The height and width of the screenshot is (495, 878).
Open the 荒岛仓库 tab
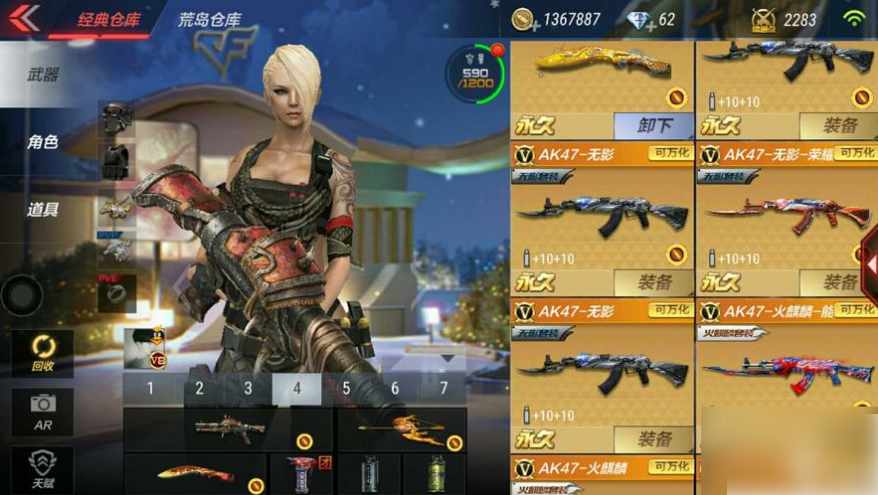(x=212, y=19)
